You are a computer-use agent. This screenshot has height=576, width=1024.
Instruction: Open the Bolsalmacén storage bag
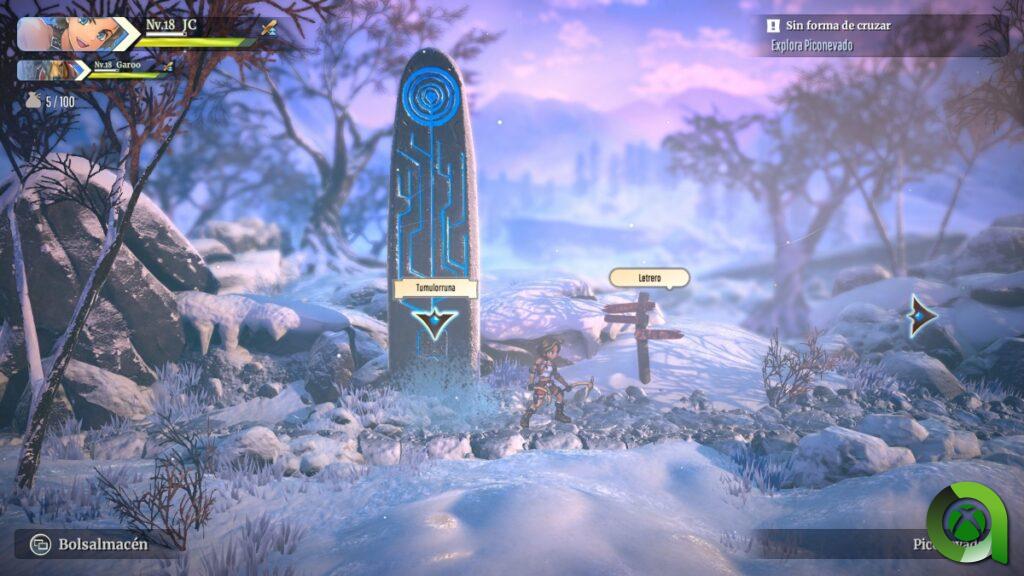(x=90, y=544)
